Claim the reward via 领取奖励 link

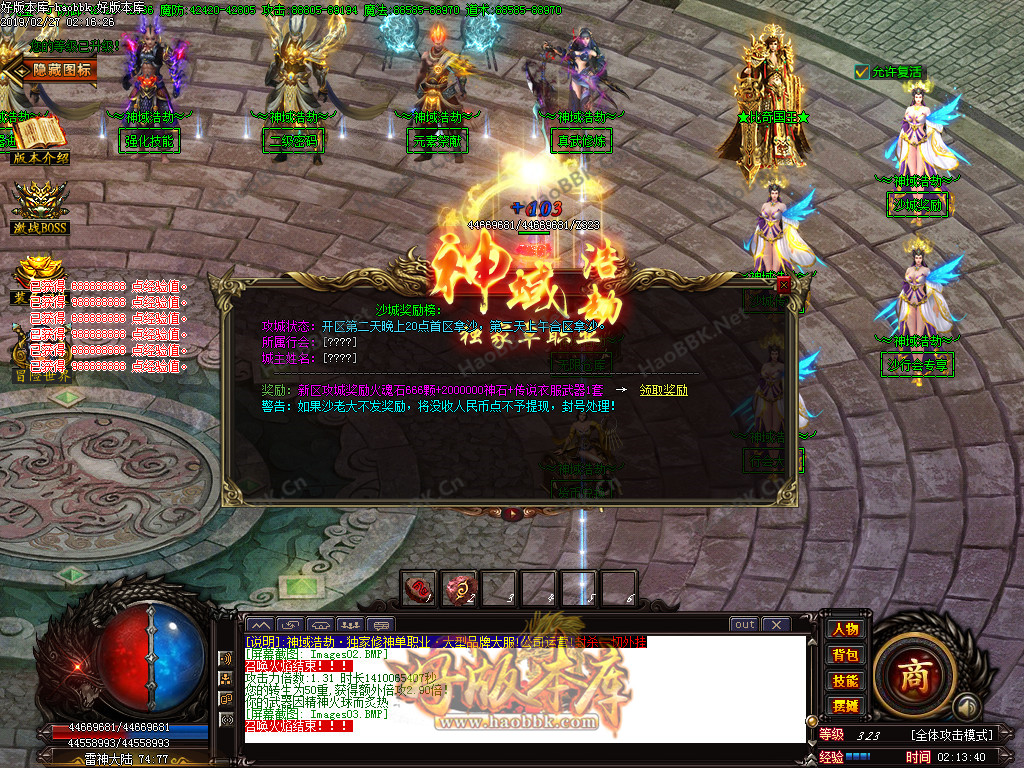pos(663,390)
